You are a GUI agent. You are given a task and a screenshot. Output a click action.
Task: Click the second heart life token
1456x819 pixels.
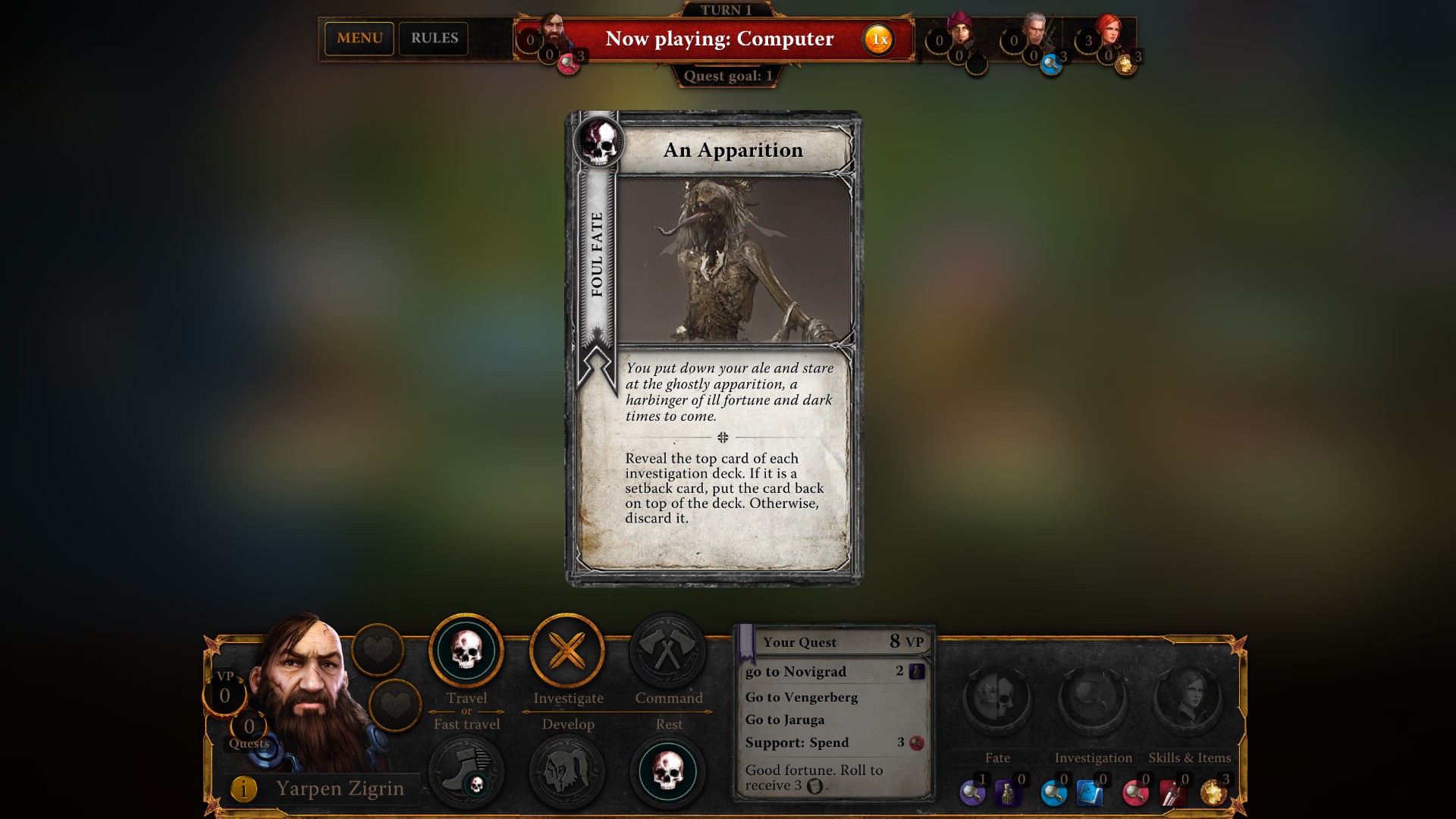pyautogui.click(x=395, y=704)
